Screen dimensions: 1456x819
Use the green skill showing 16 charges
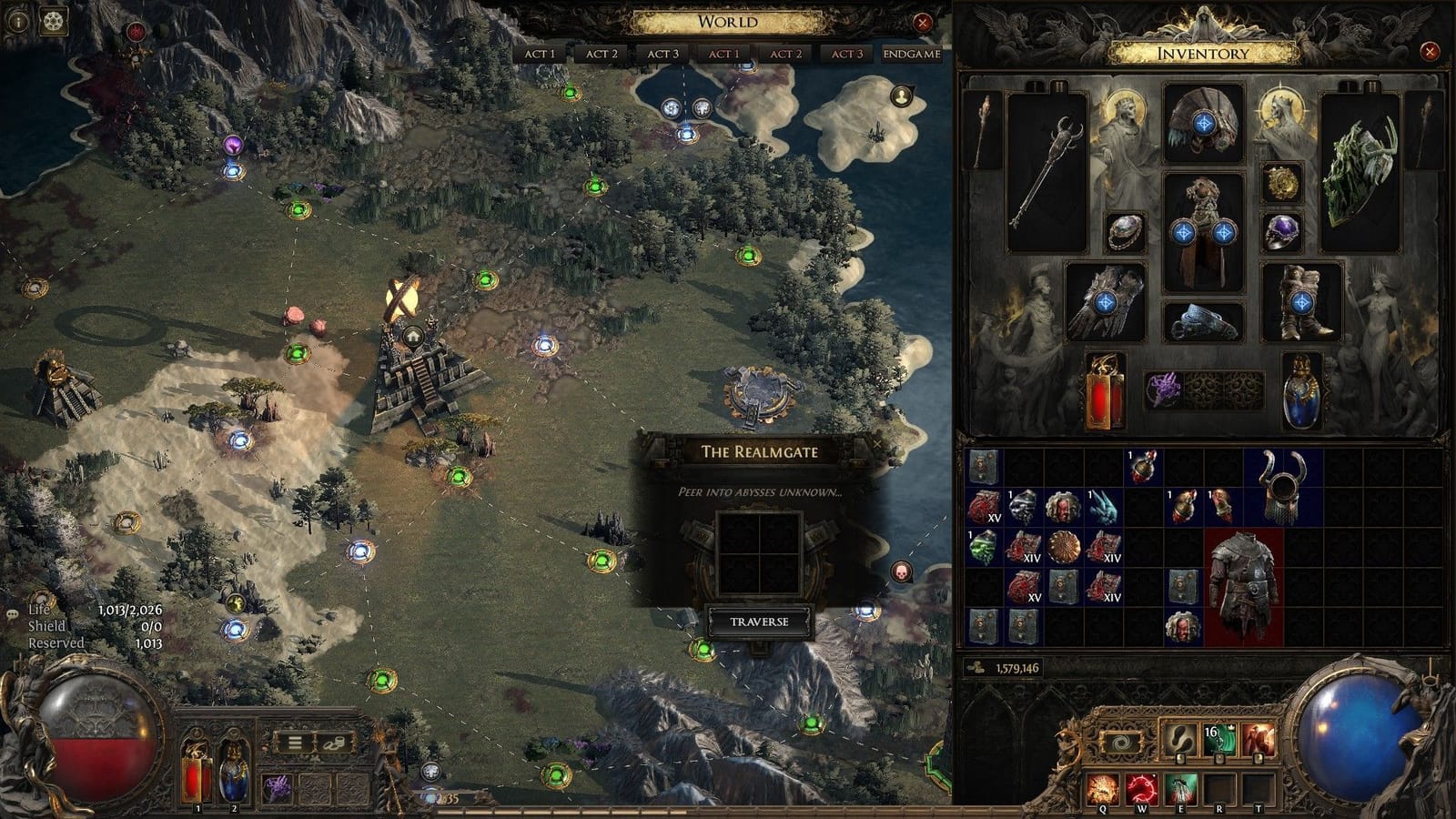click(1219, 739)
